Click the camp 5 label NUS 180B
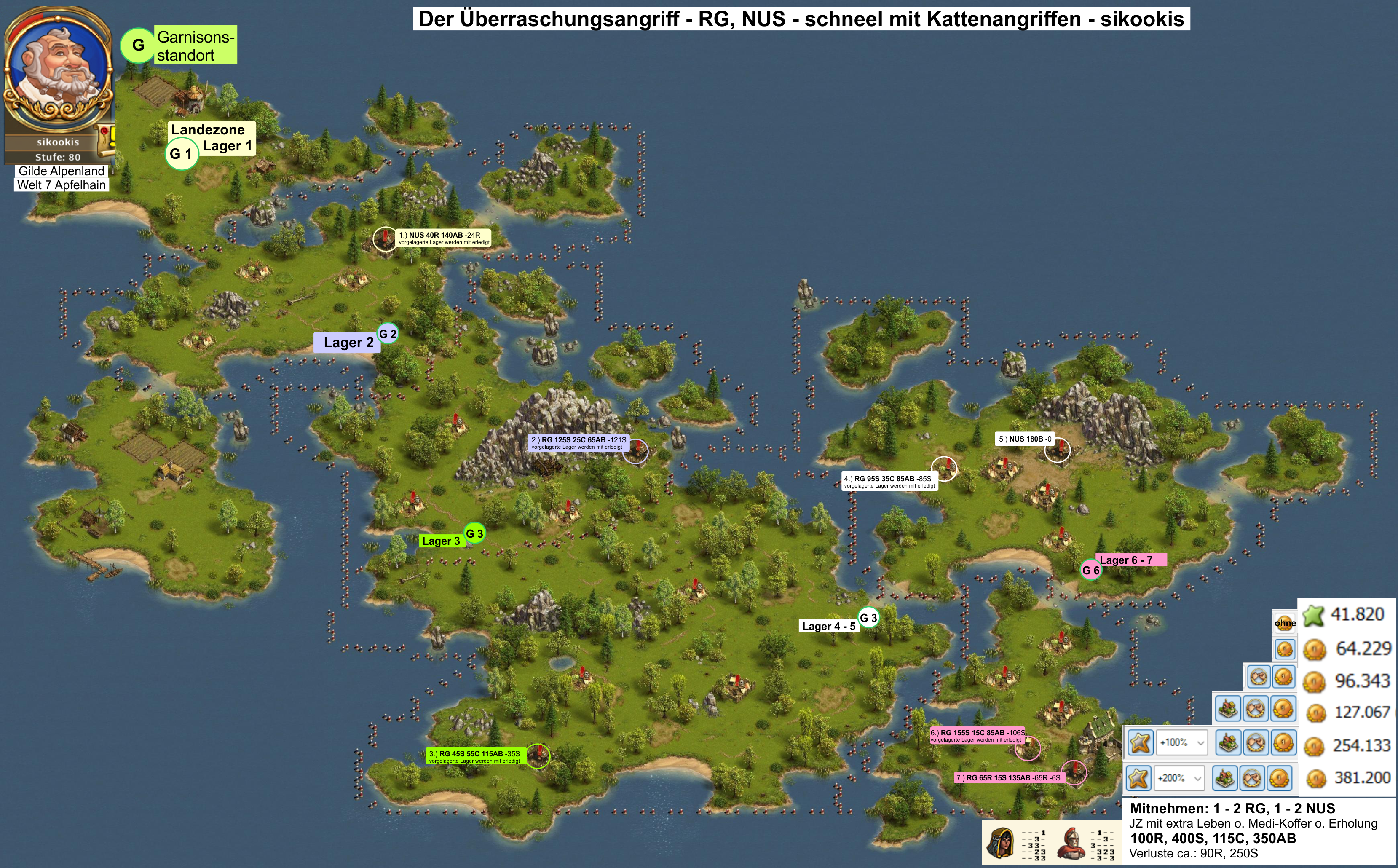1398x868 pixels. pos(1025,439)
